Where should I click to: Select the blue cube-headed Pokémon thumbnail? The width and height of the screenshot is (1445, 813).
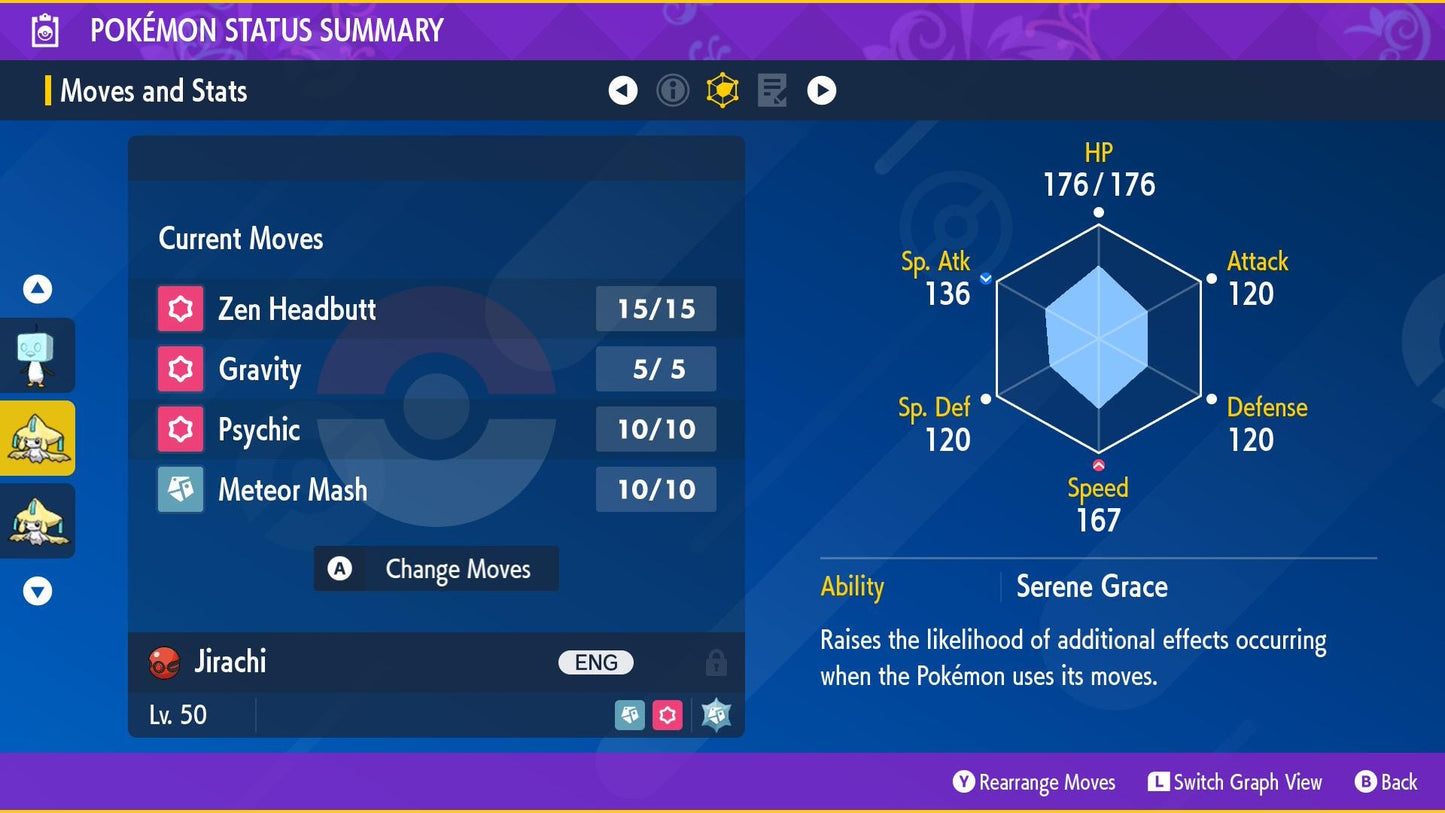coord(37,356)
